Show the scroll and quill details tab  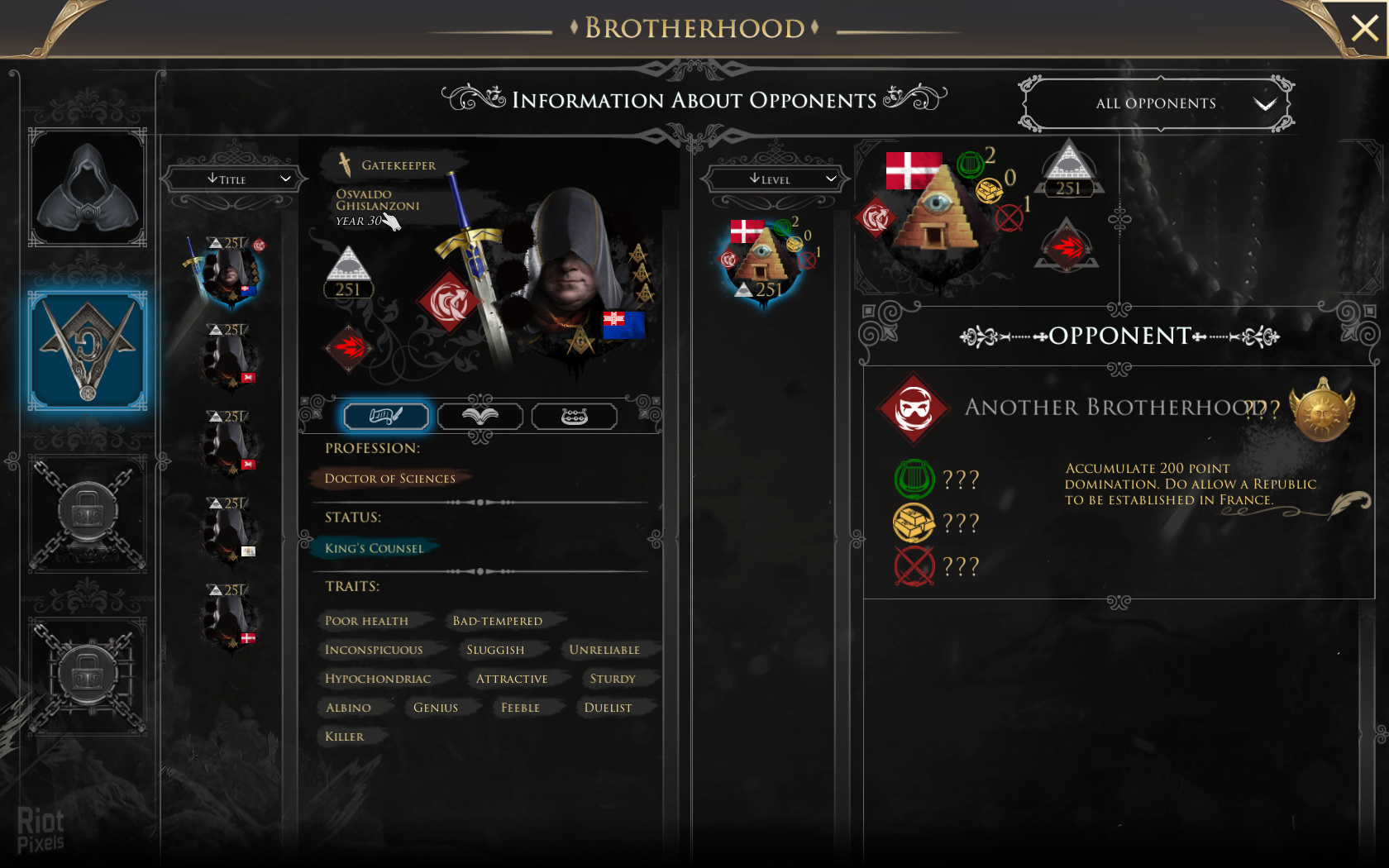(386, 416)
